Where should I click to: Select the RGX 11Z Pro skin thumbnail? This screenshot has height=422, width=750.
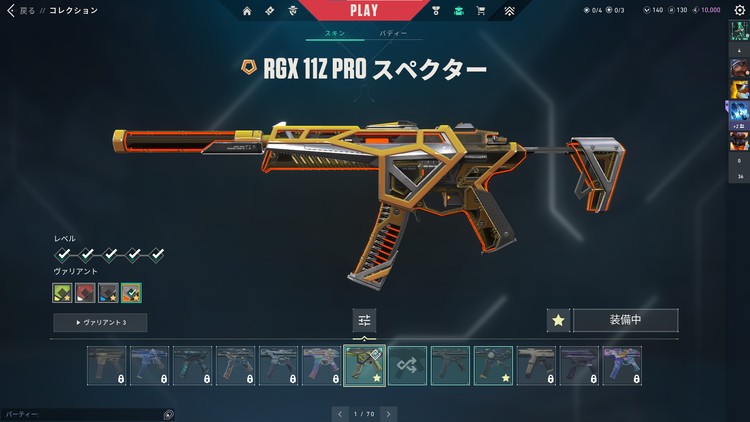click(364, 366)
